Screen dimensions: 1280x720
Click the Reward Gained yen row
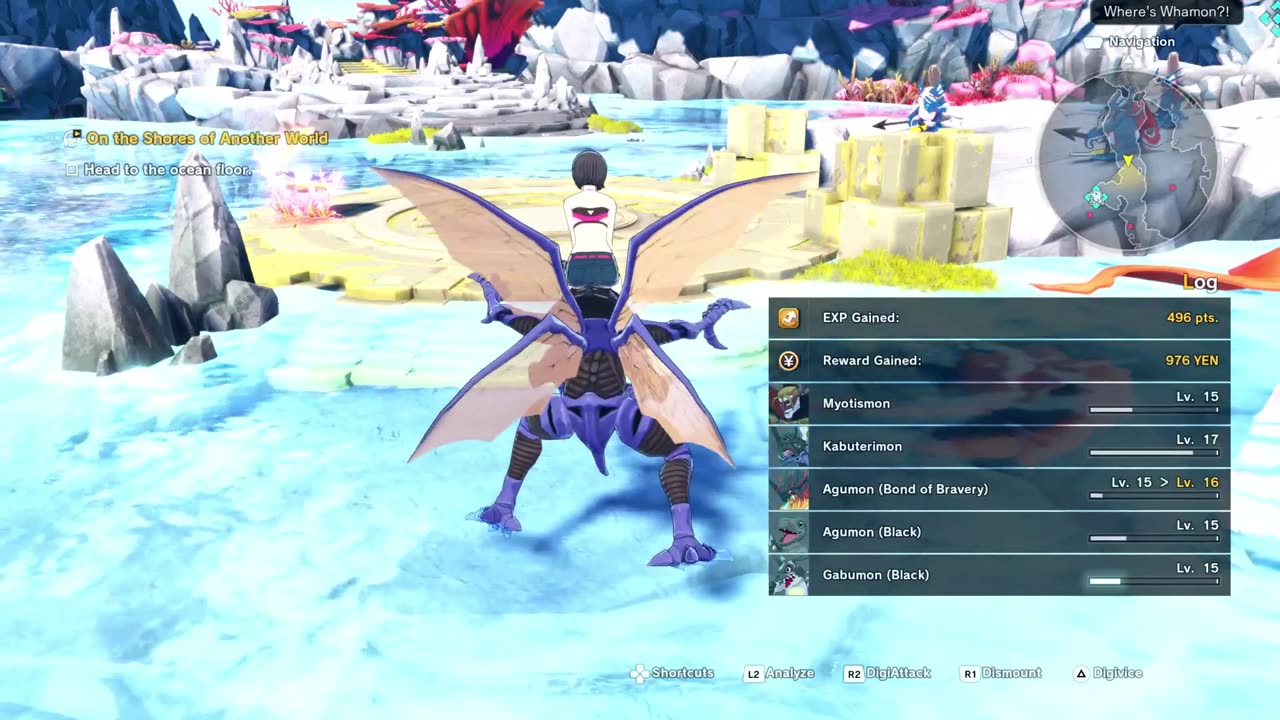click(x=999, y=361)
